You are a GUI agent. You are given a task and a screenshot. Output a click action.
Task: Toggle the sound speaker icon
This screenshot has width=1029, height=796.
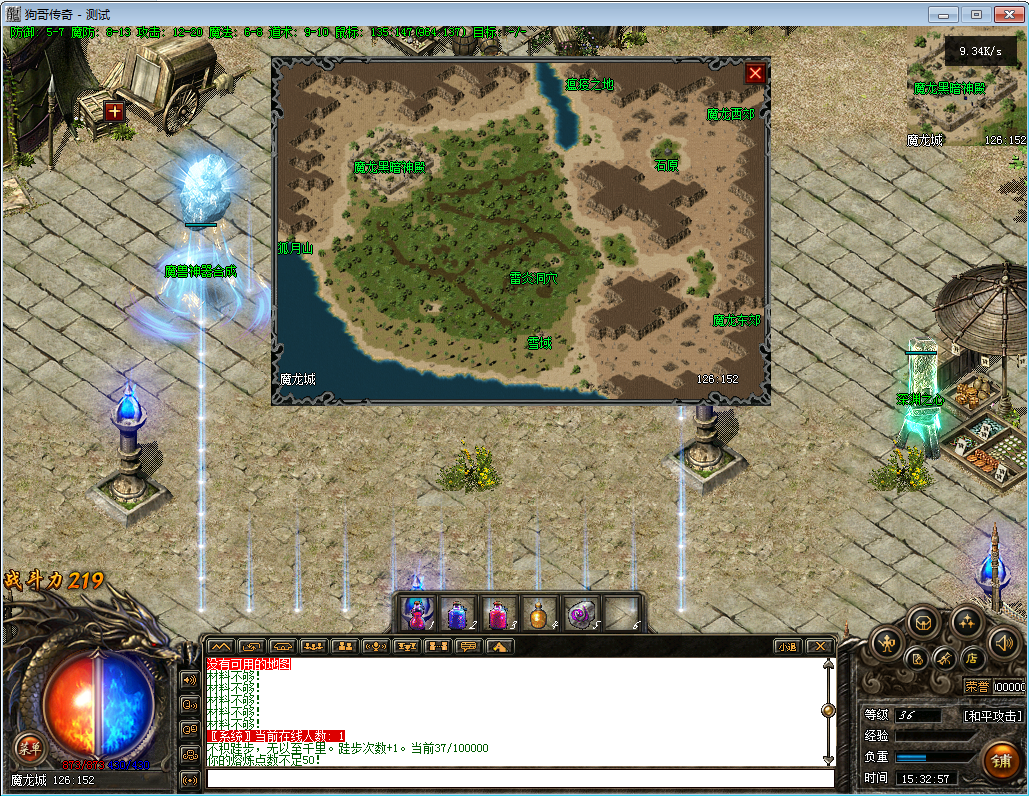tap(1002, 643)
